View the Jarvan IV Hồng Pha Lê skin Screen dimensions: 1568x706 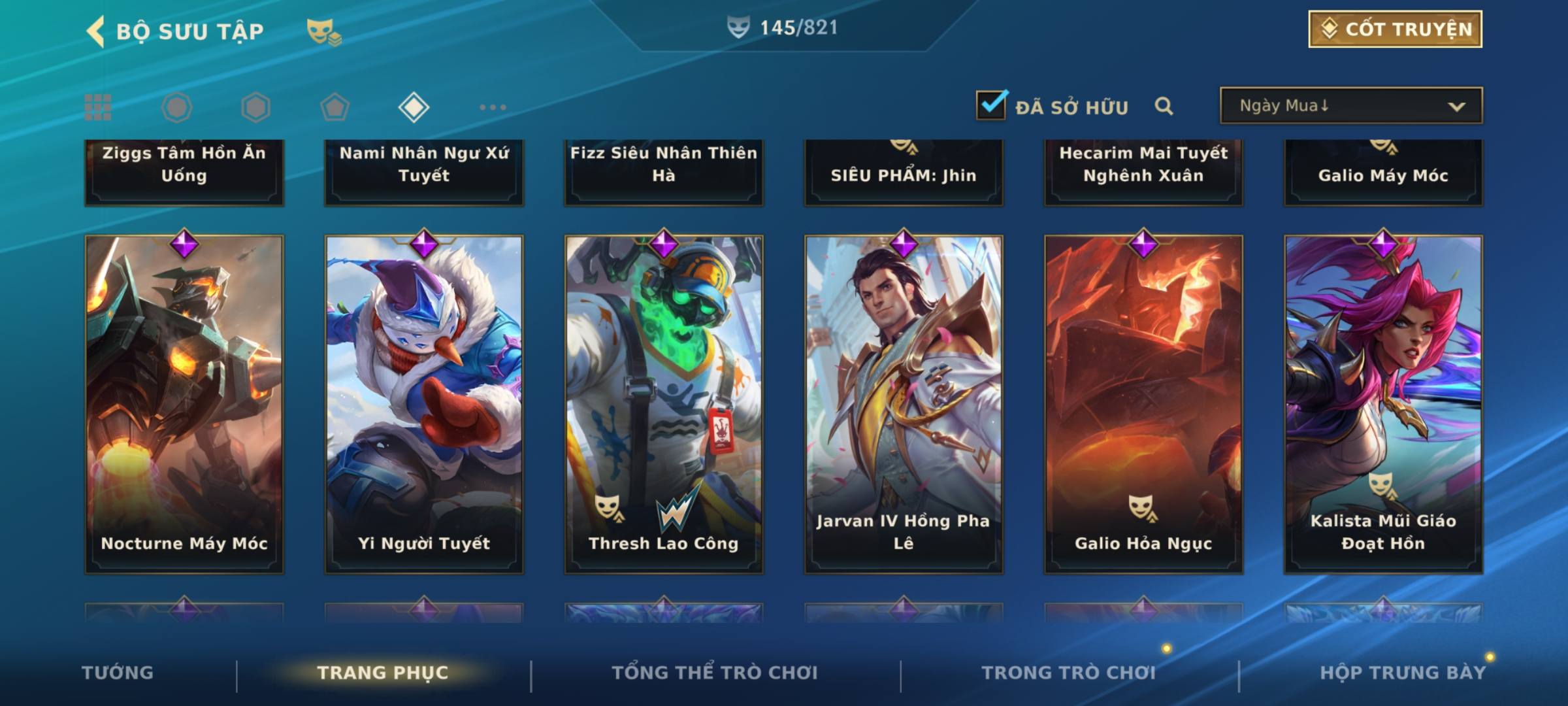pos(904,404)
